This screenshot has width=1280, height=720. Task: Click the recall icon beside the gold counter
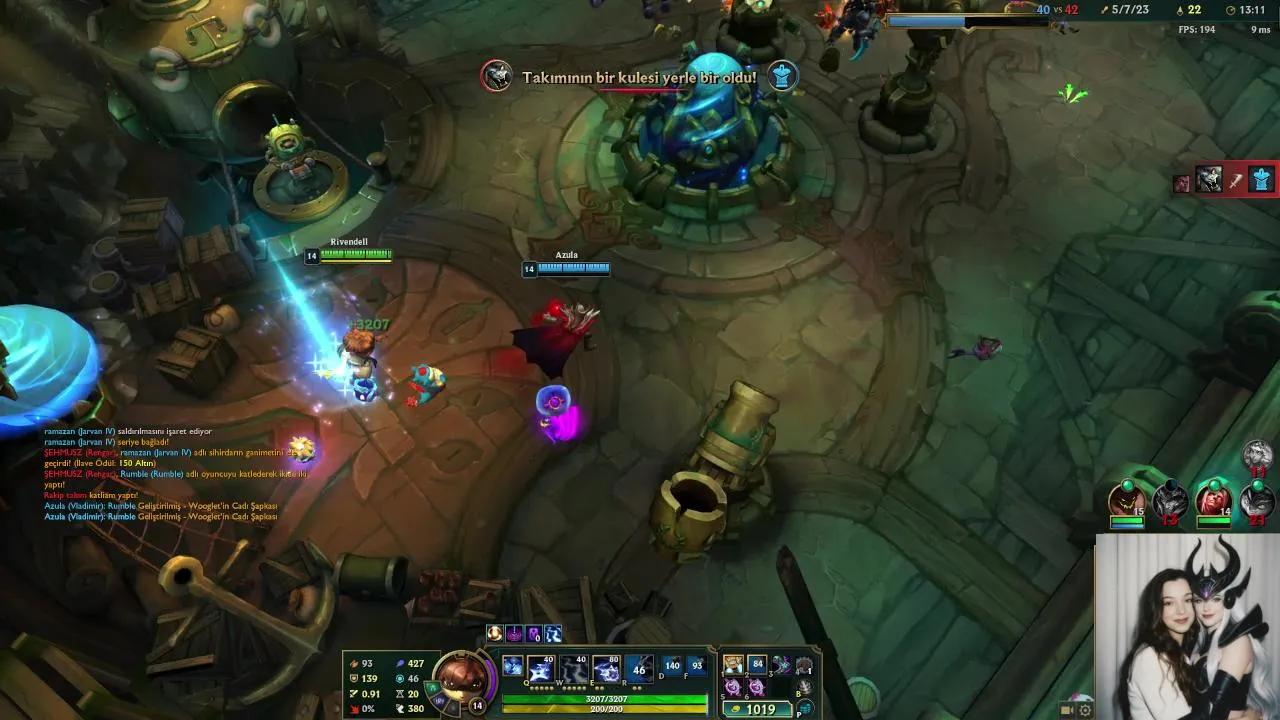(804, 707)
